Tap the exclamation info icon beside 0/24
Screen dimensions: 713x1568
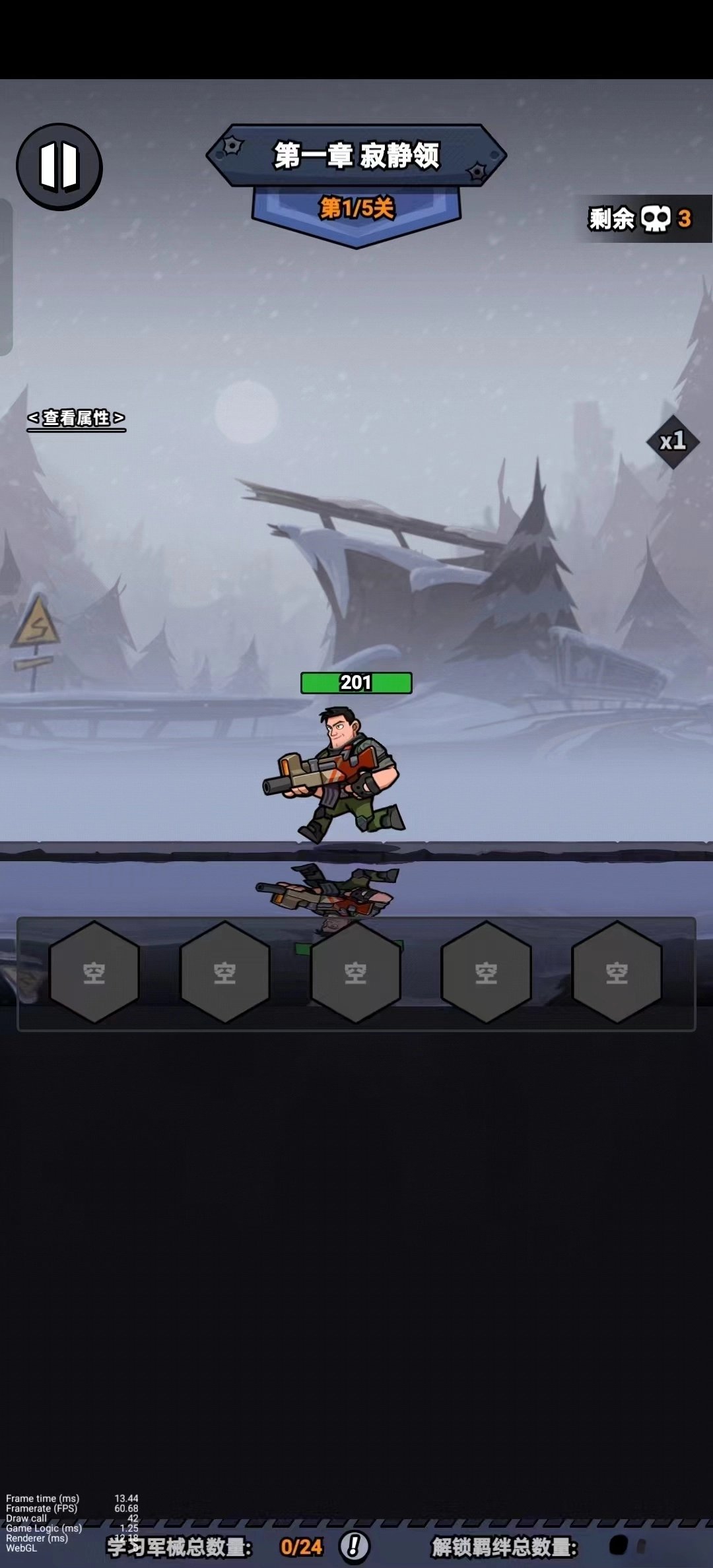[355, 1546]
